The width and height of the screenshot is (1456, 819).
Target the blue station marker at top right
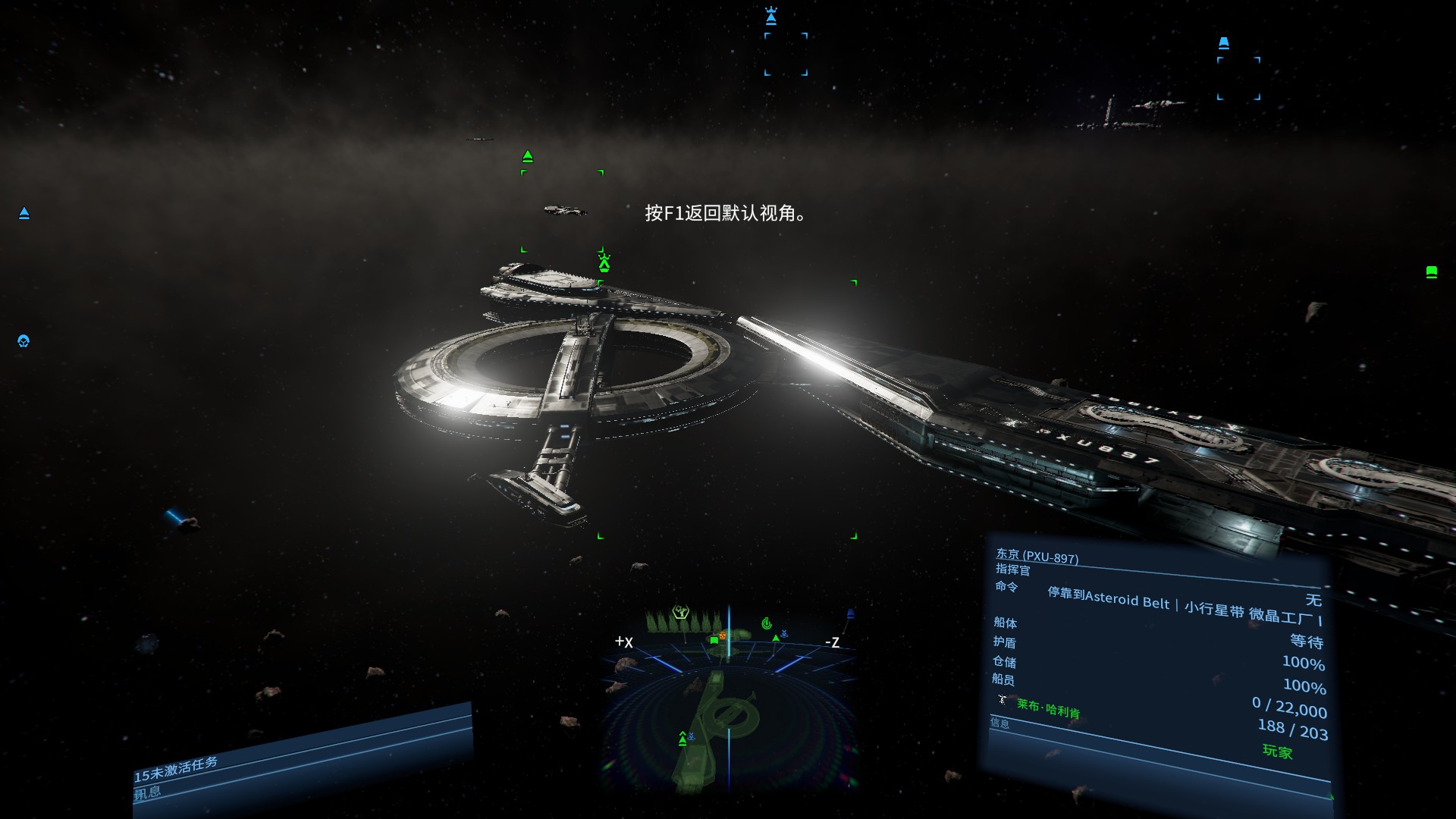(x=1223, y=43)
